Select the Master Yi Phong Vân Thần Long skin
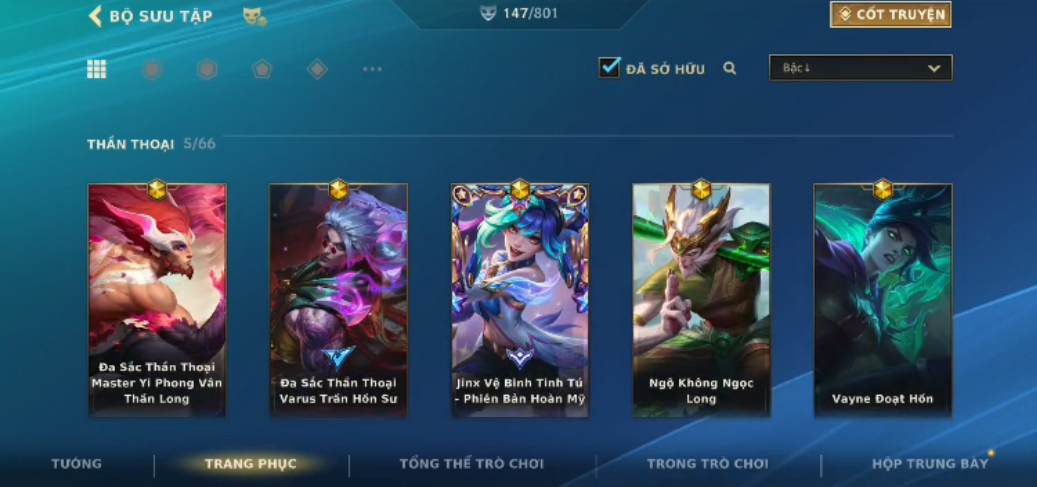Image resolution: width=1037 pixels, height=487 pixels. point(157,300)
